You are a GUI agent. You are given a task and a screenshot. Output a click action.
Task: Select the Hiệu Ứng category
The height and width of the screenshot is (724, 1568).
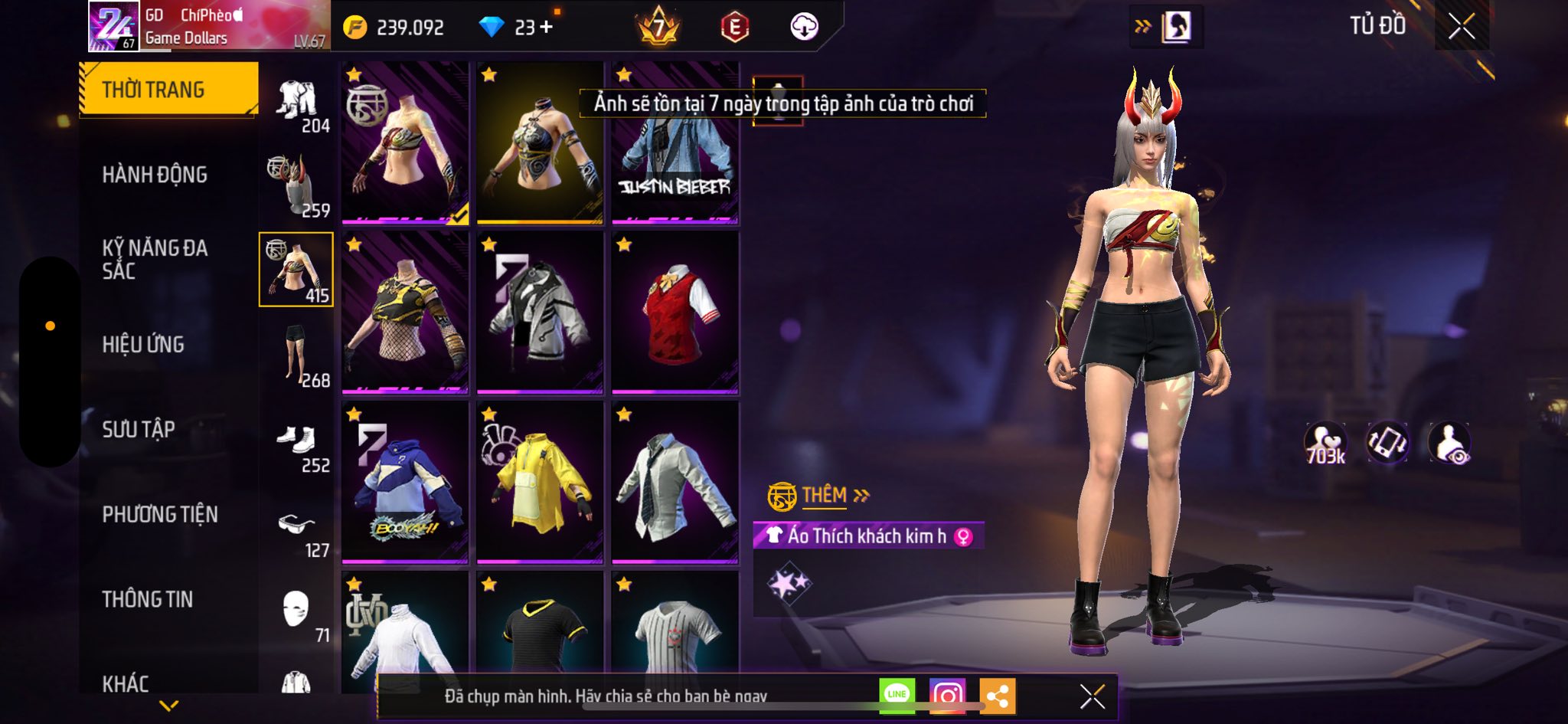coord(143,345)
